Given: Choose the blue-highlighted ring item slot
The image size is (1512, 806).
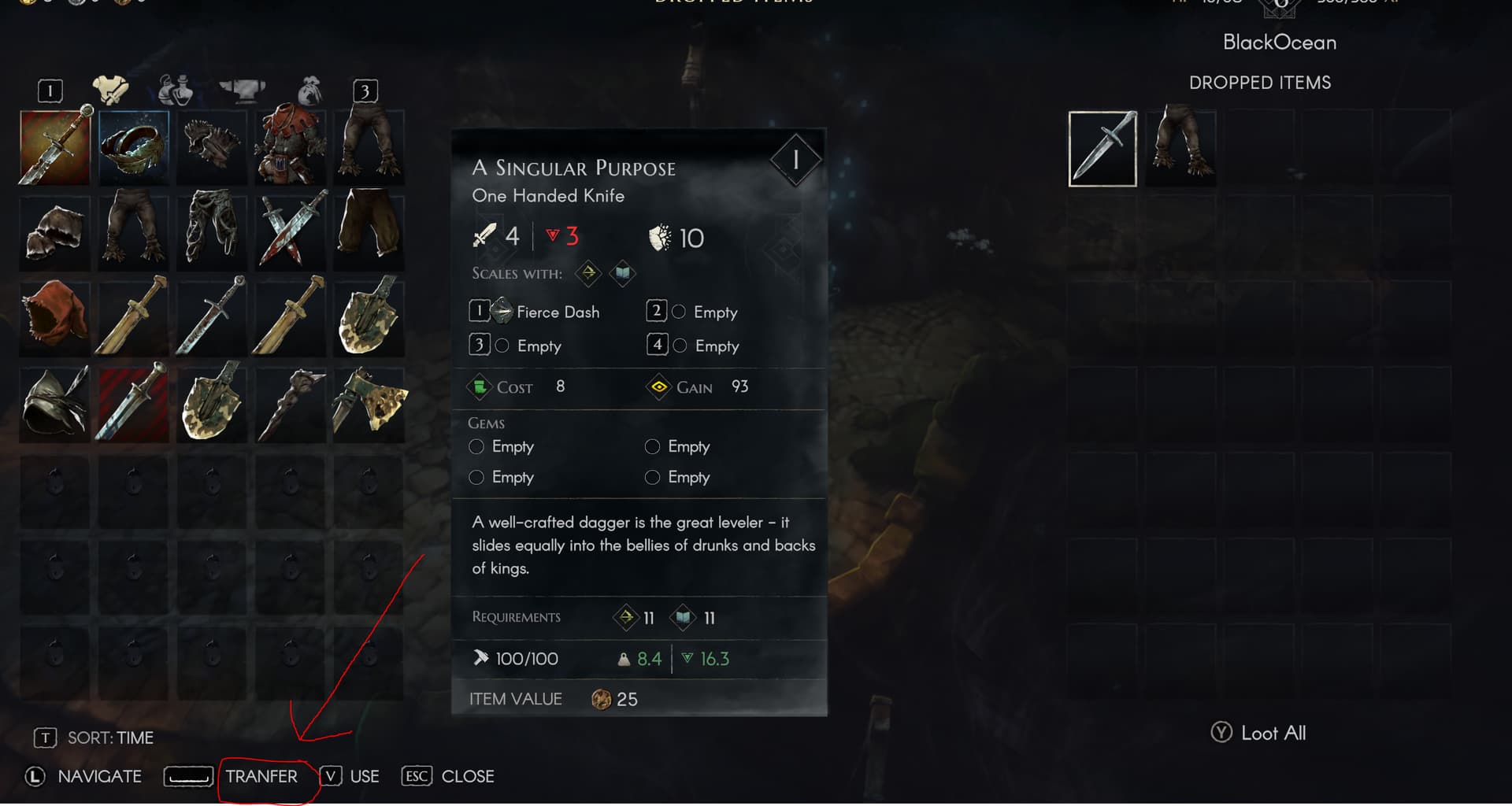Looking at the screenshot, I should pos(134,147).
